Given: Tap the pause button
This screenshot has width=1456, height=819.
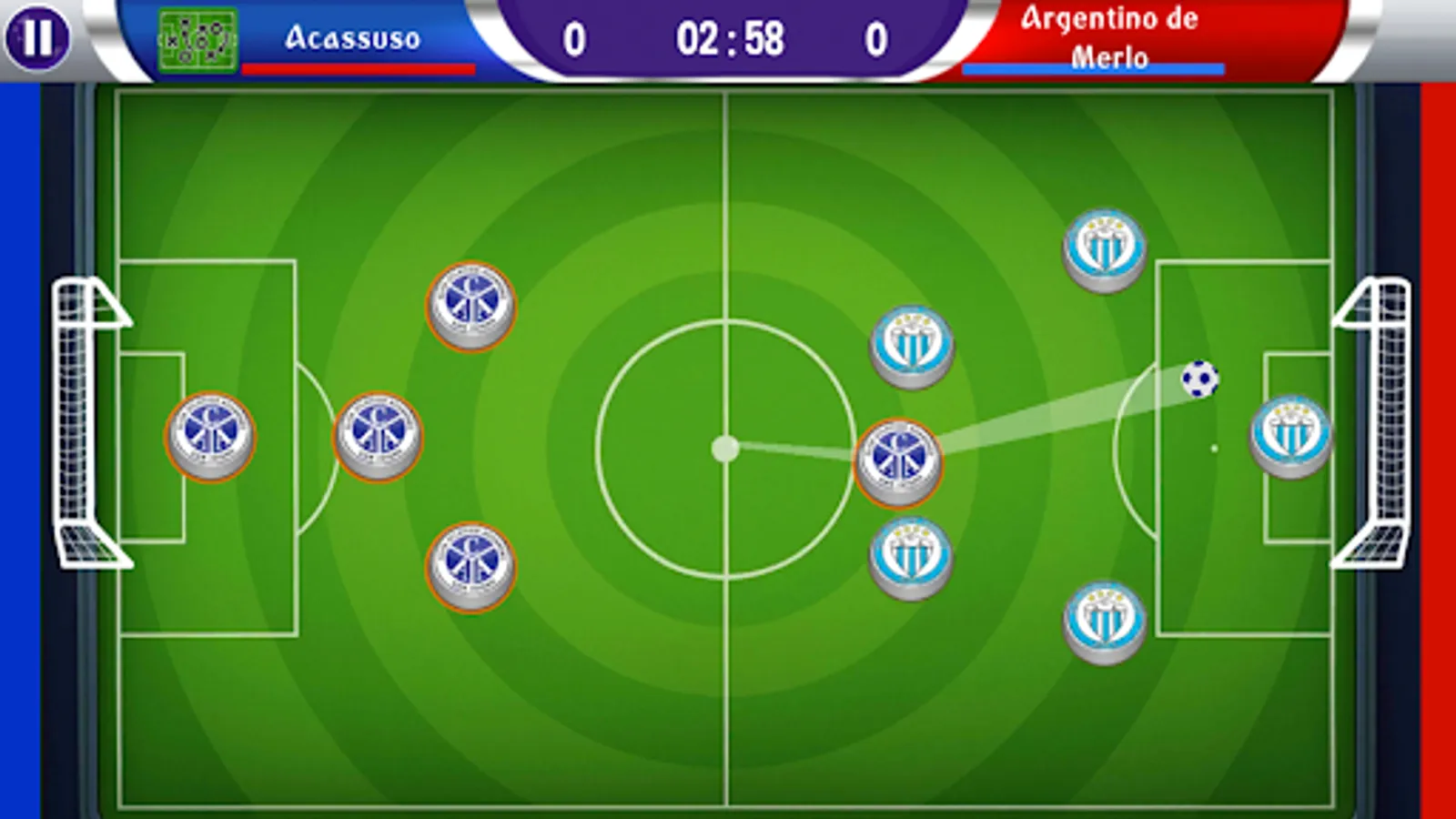Looking at the screenshot, I should 36,38.
